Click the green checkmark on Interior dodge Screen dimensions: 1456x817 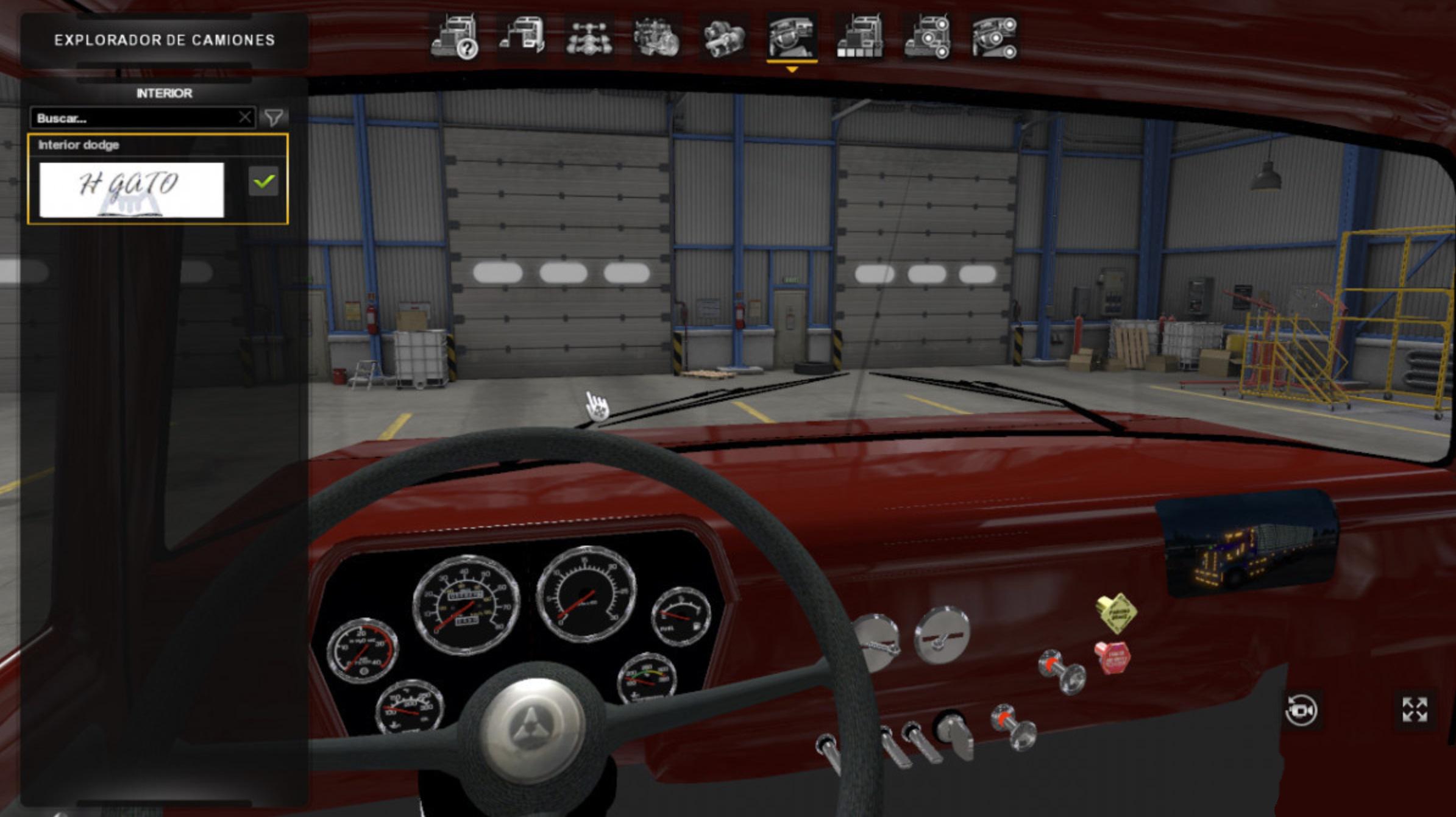click(x=263, y=182)
